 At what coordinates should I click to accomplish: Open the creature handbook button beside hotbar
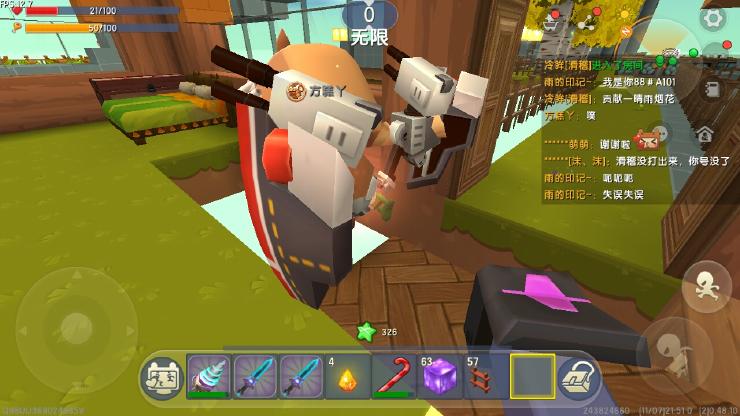[x=161, y=377]
